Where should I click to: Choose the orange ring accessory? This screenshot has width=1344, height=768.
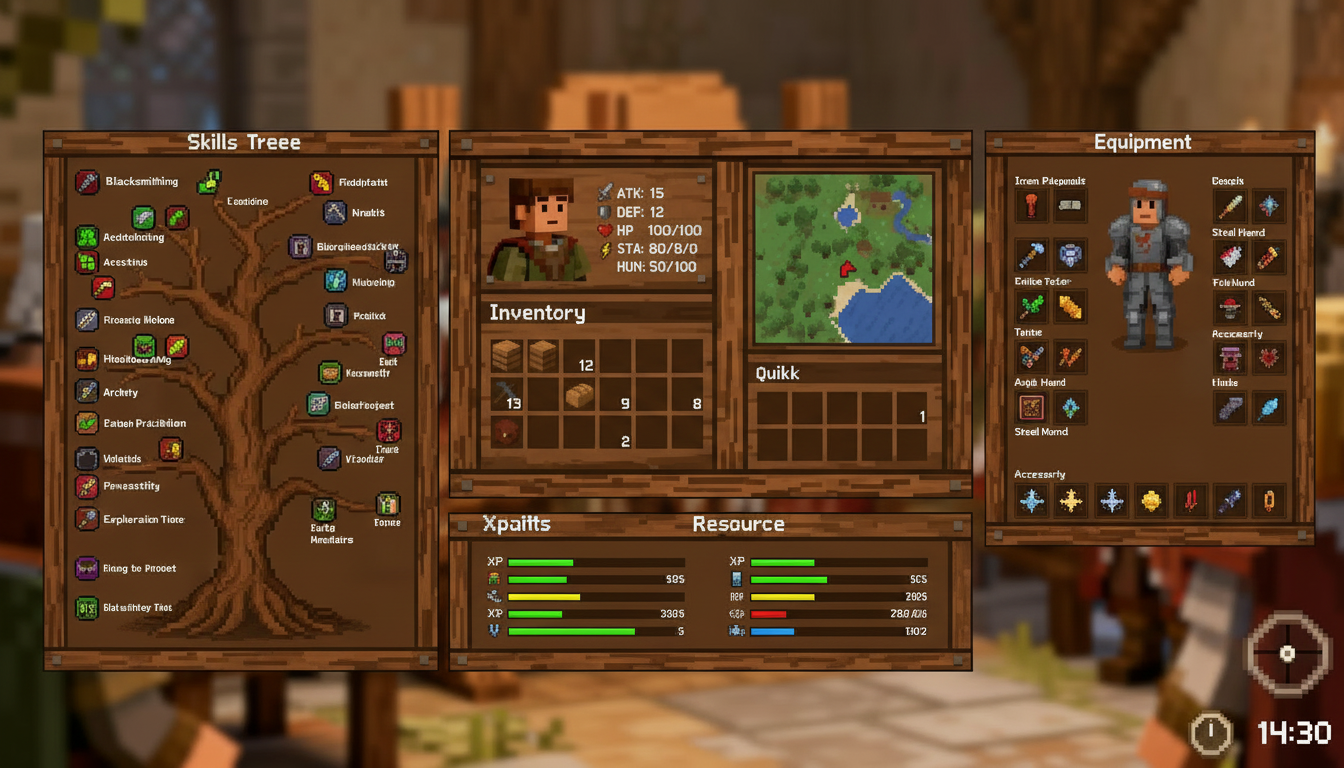[x=1269, y=500]
